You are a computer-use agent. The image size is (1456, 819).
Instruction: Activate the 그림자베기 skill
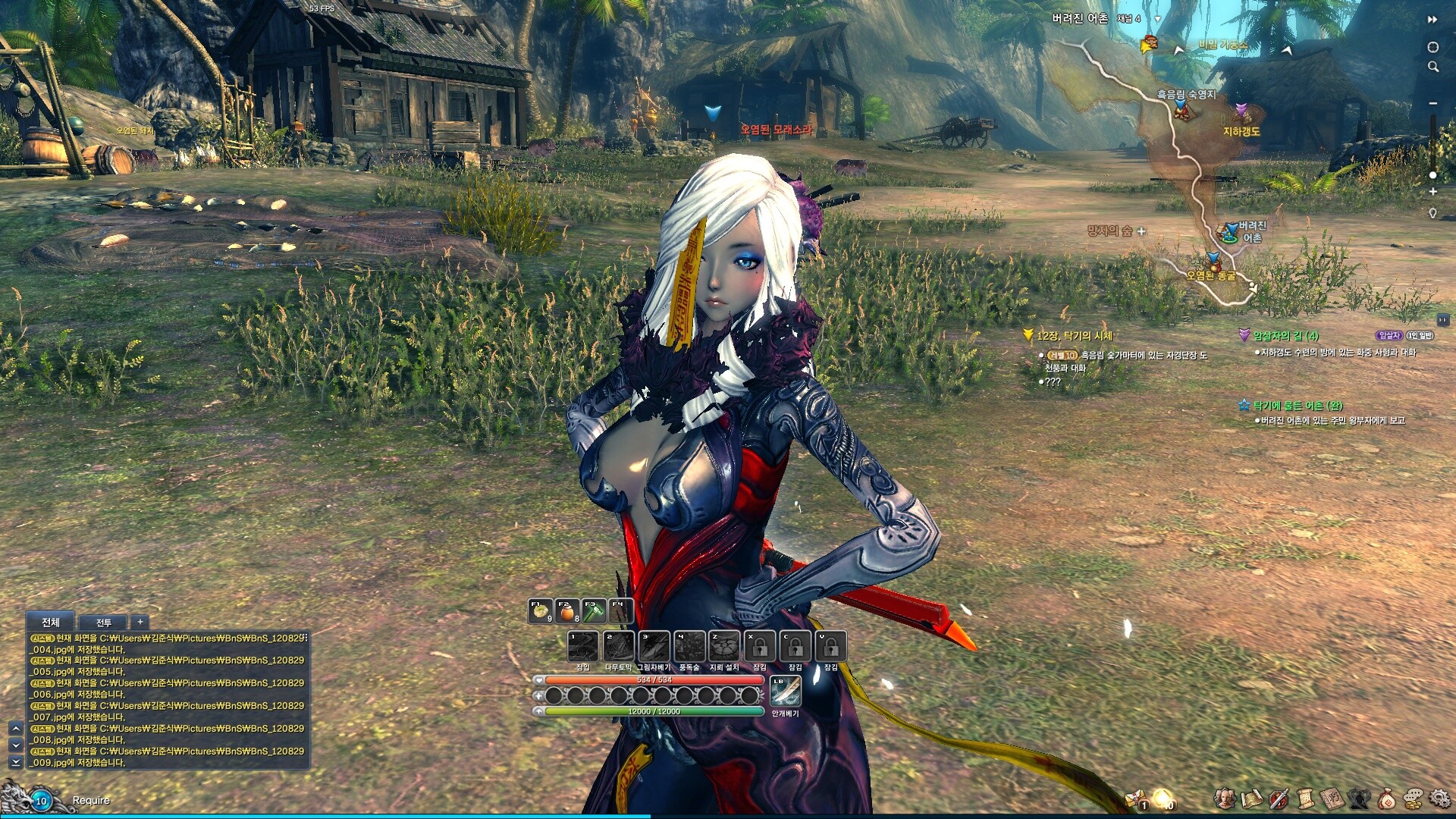(654, 647)
